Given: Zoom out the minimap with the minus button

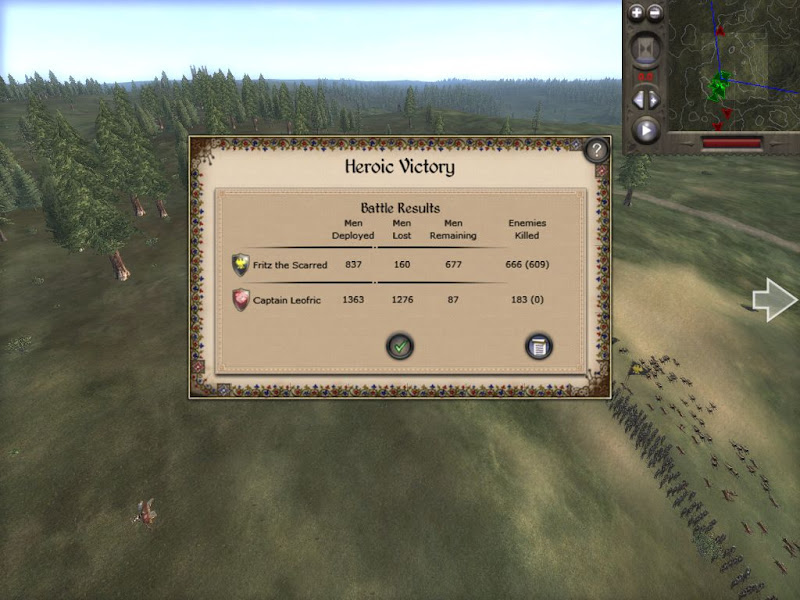Looking at the screenshot, I should coord(655,13).
